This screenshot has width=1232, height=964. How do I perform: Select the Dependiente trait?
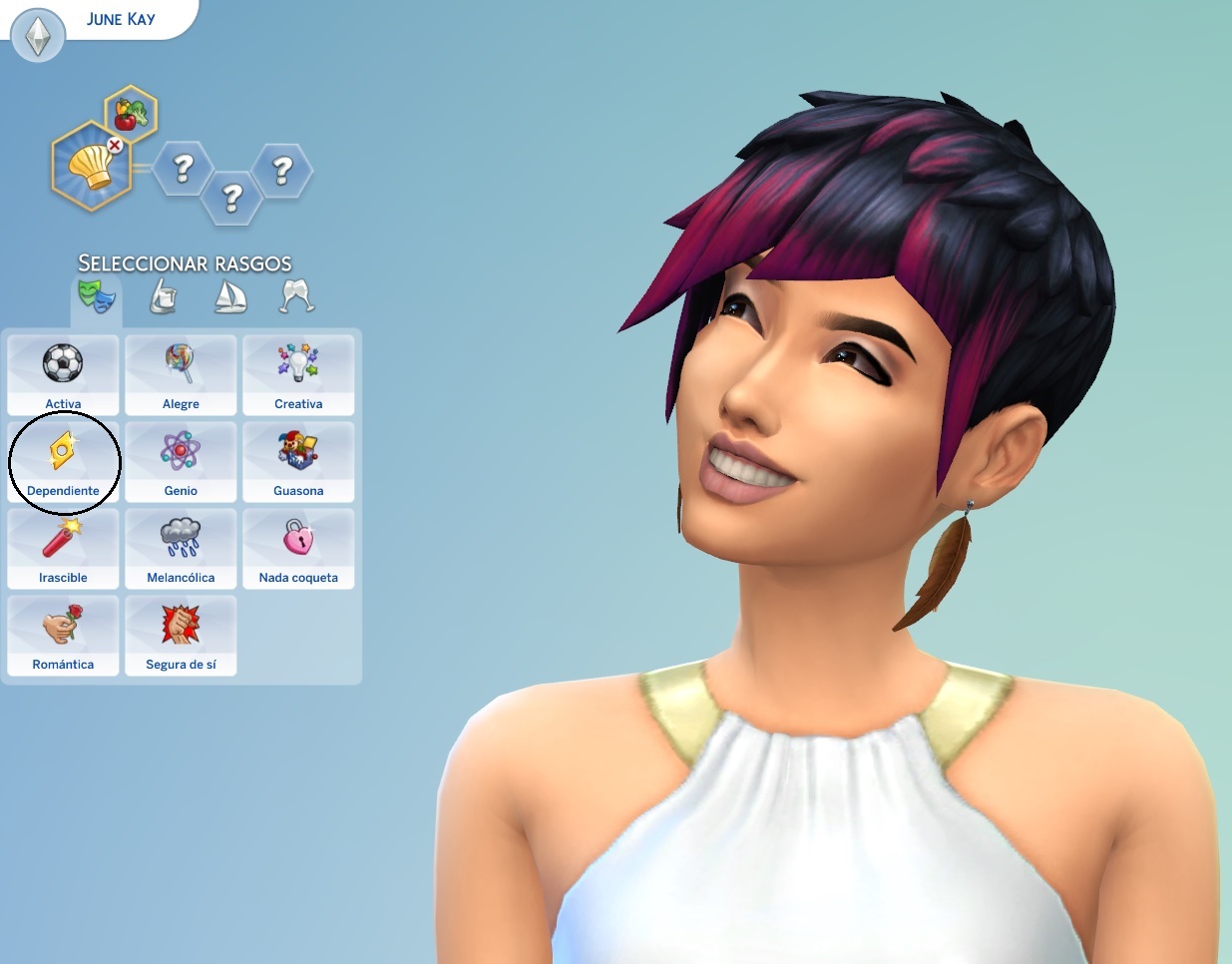coord(63,461)
